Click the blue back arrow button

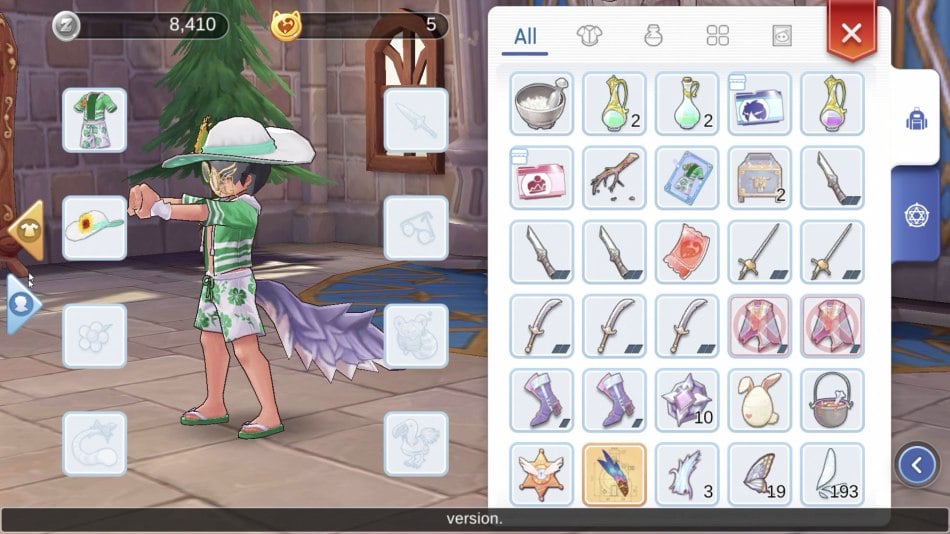(x=916, y=464)
